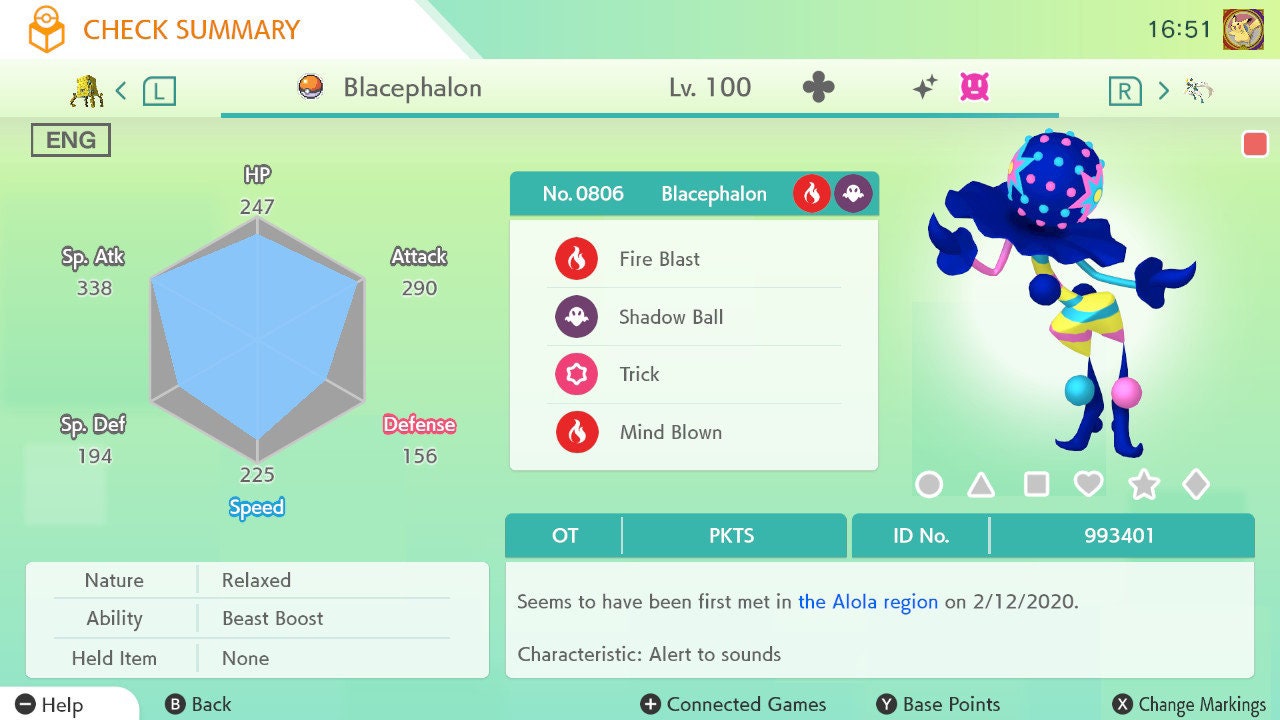Toggle the circle marking
The height and width of the screenshot is (720, 1280).
pos(929,485)
